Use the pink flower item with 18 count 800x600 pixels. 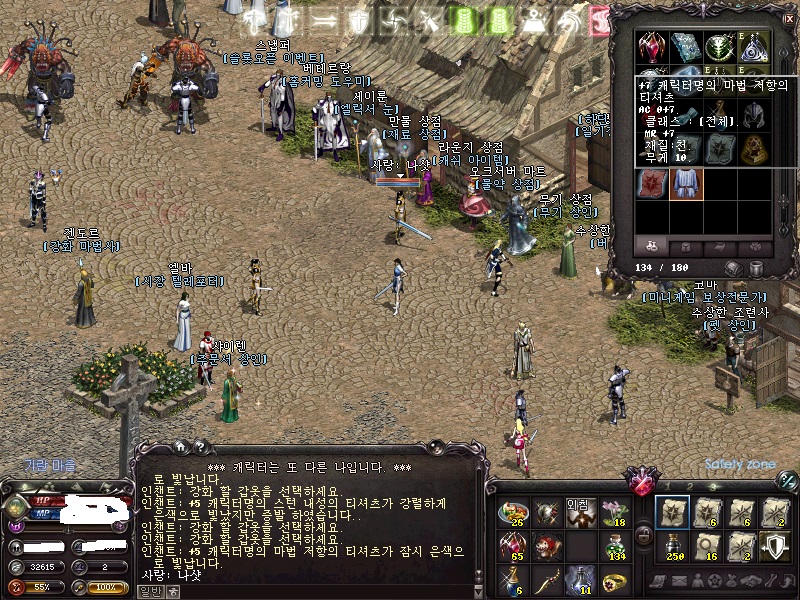tap(614, 513)
